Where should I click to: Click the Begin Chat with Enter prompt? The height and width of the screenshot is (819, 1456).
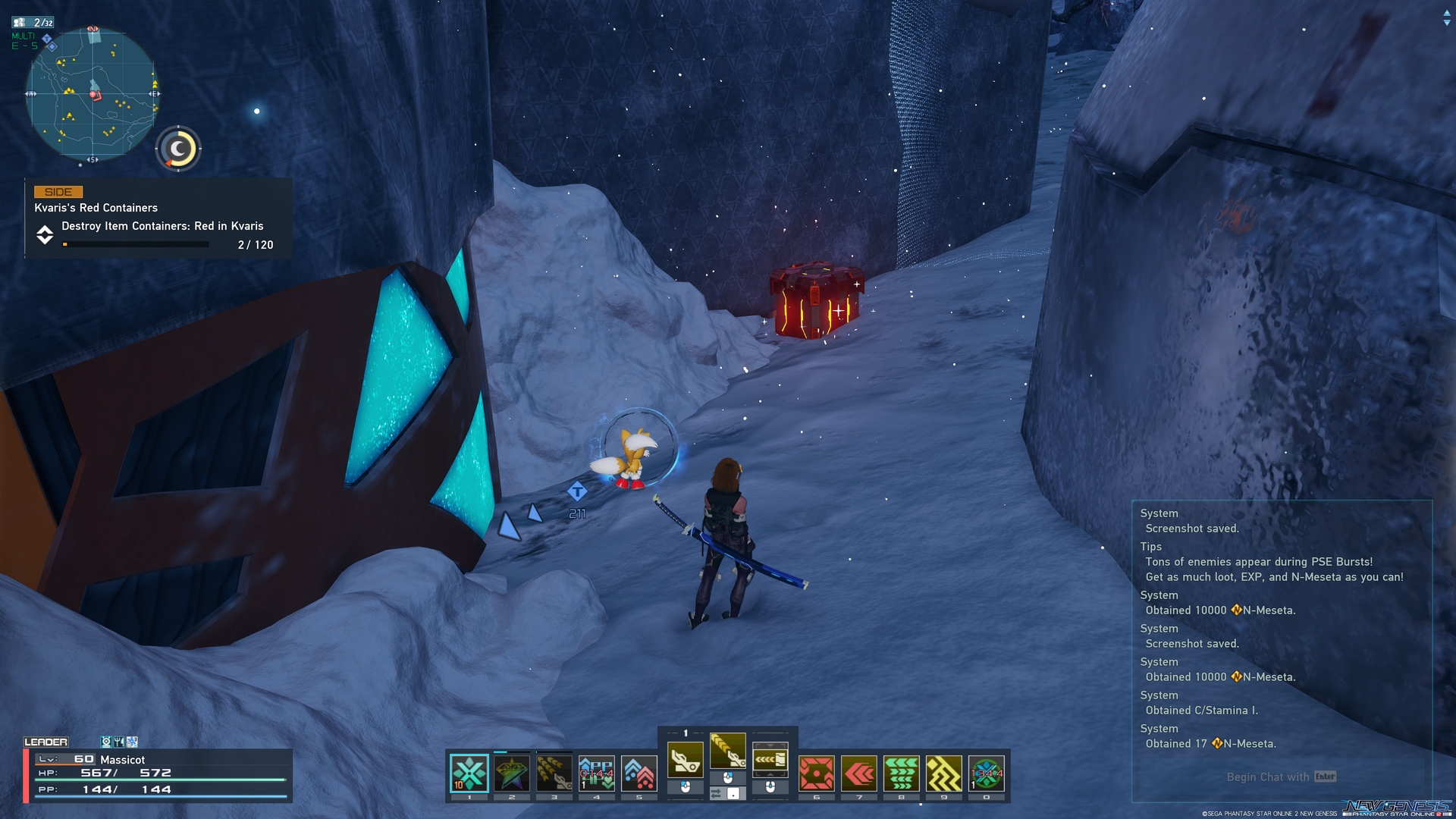click(x=1281, y=777)
